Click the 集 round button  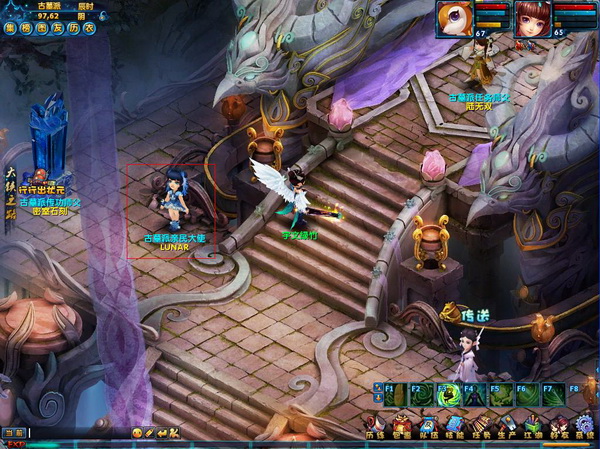[9, 29]
